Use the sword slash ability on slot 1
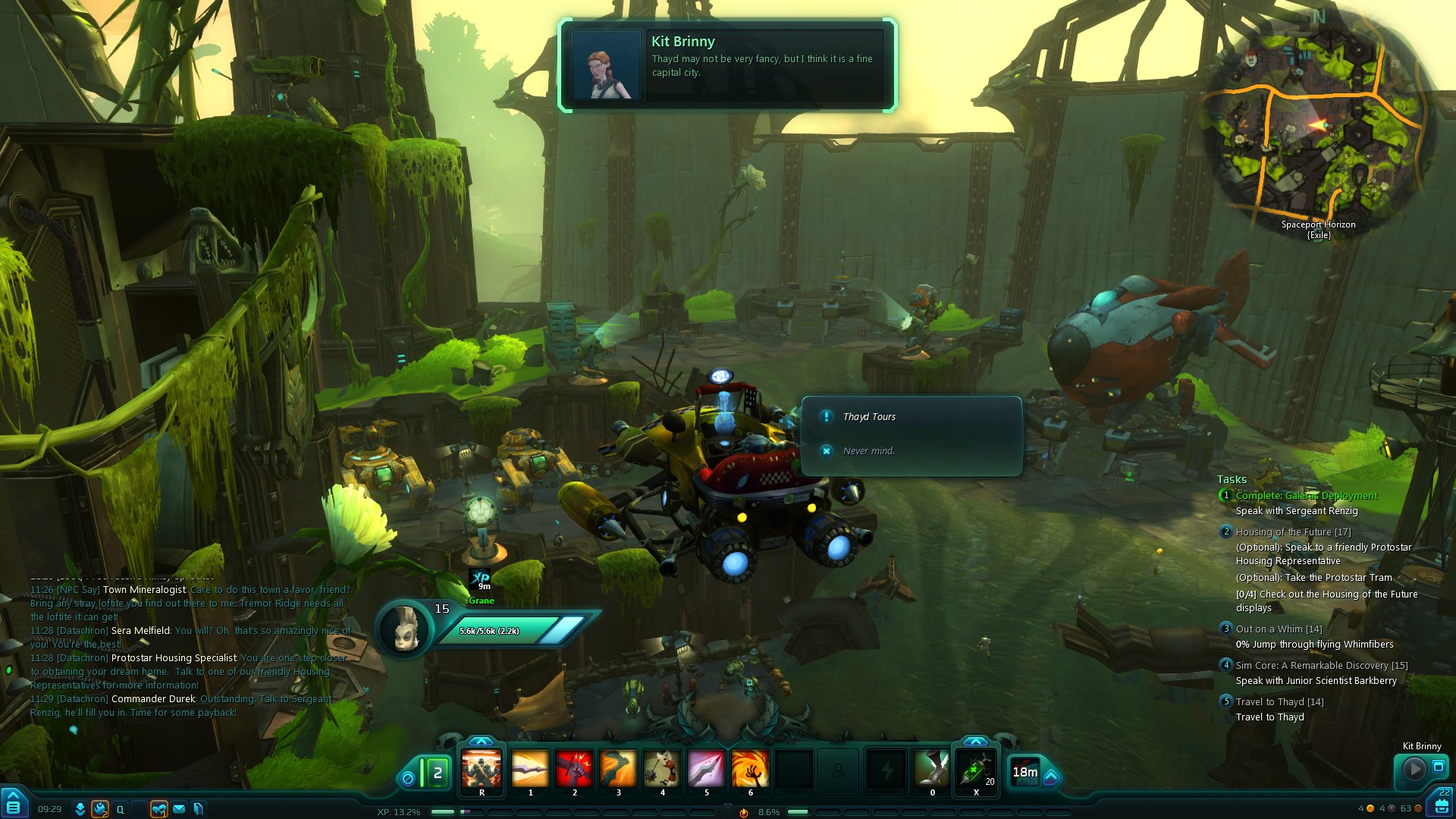The height and width of the screenshot is (819, 1456). pyautogui.click(x=530, y=769)
